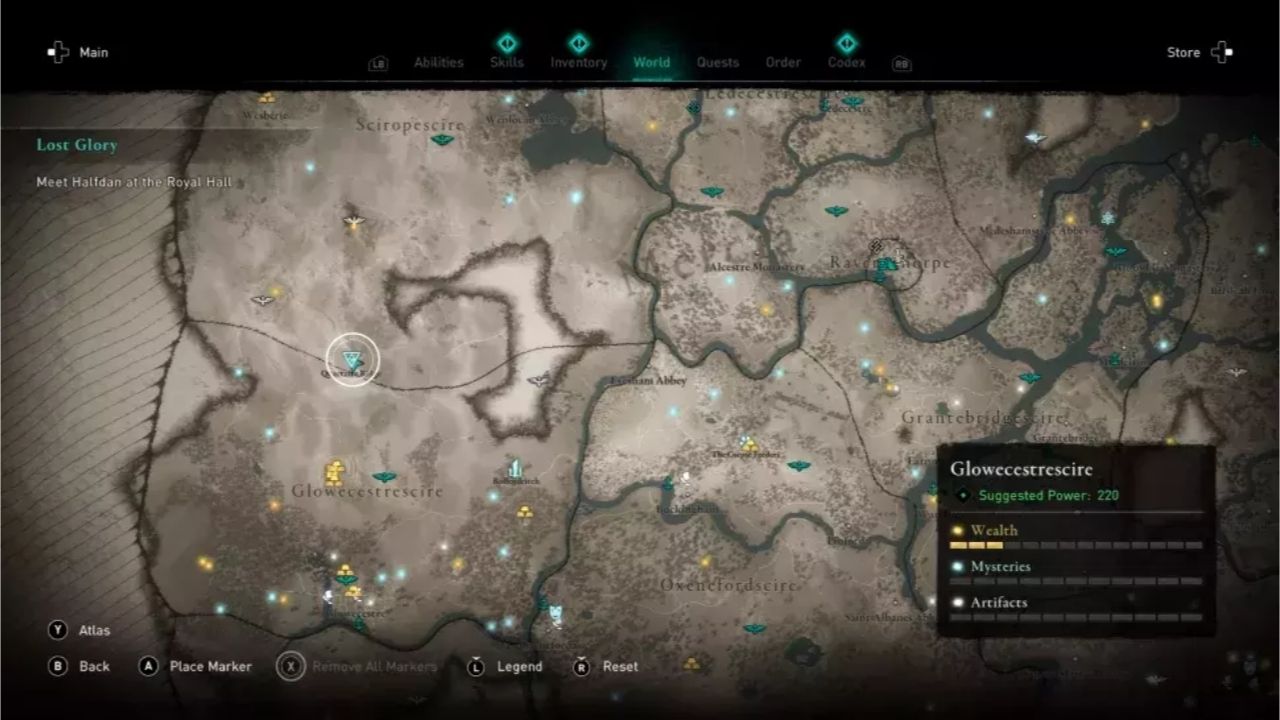Click the viewpoint icon in Sciropescire
The height and width of the screenshot is (720, 1280).
[442, 139]
